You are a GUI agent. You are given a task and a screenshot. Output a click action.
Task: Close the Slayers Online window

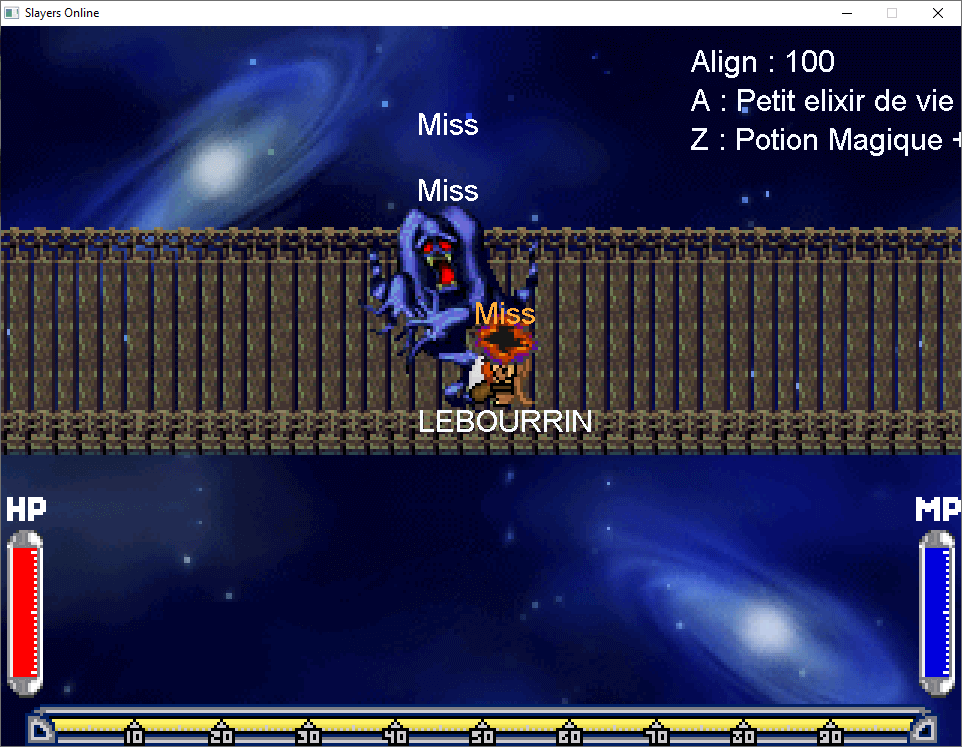(937, 13)
